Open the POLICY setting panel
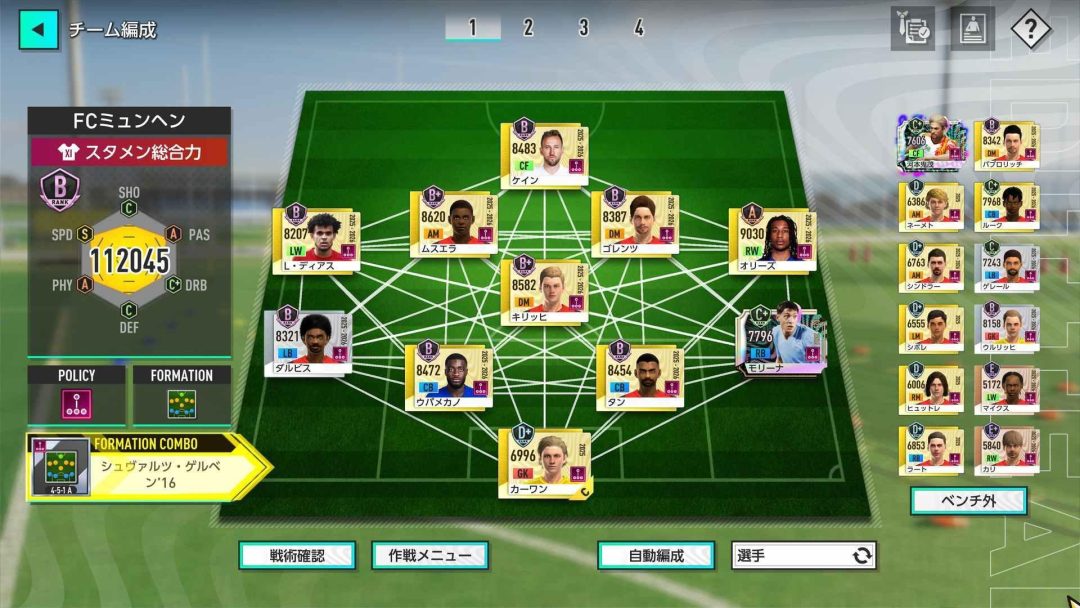 77,396
